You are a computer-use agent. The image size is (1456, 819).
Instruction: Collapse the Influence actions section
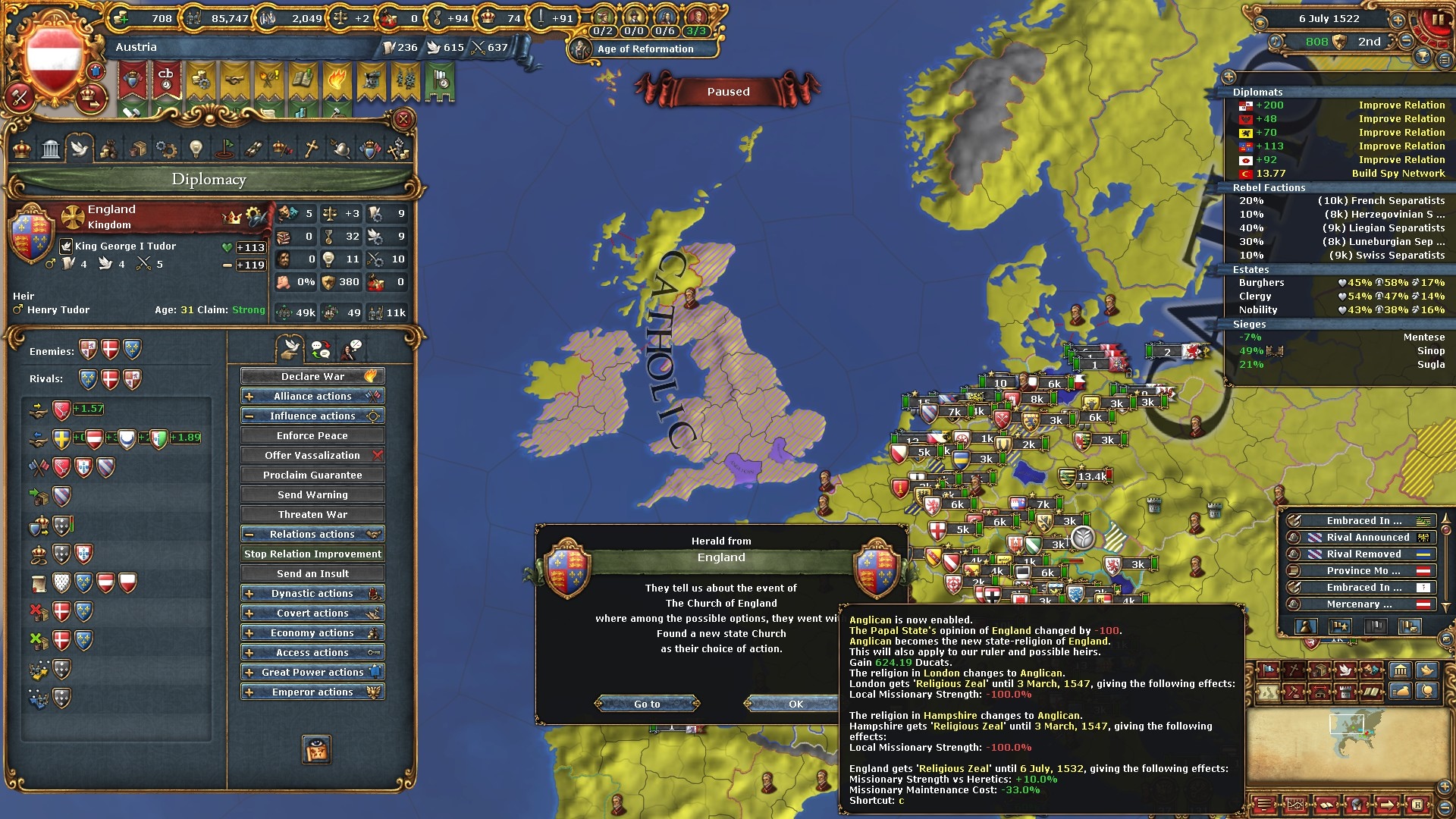(x=312, y=416)
